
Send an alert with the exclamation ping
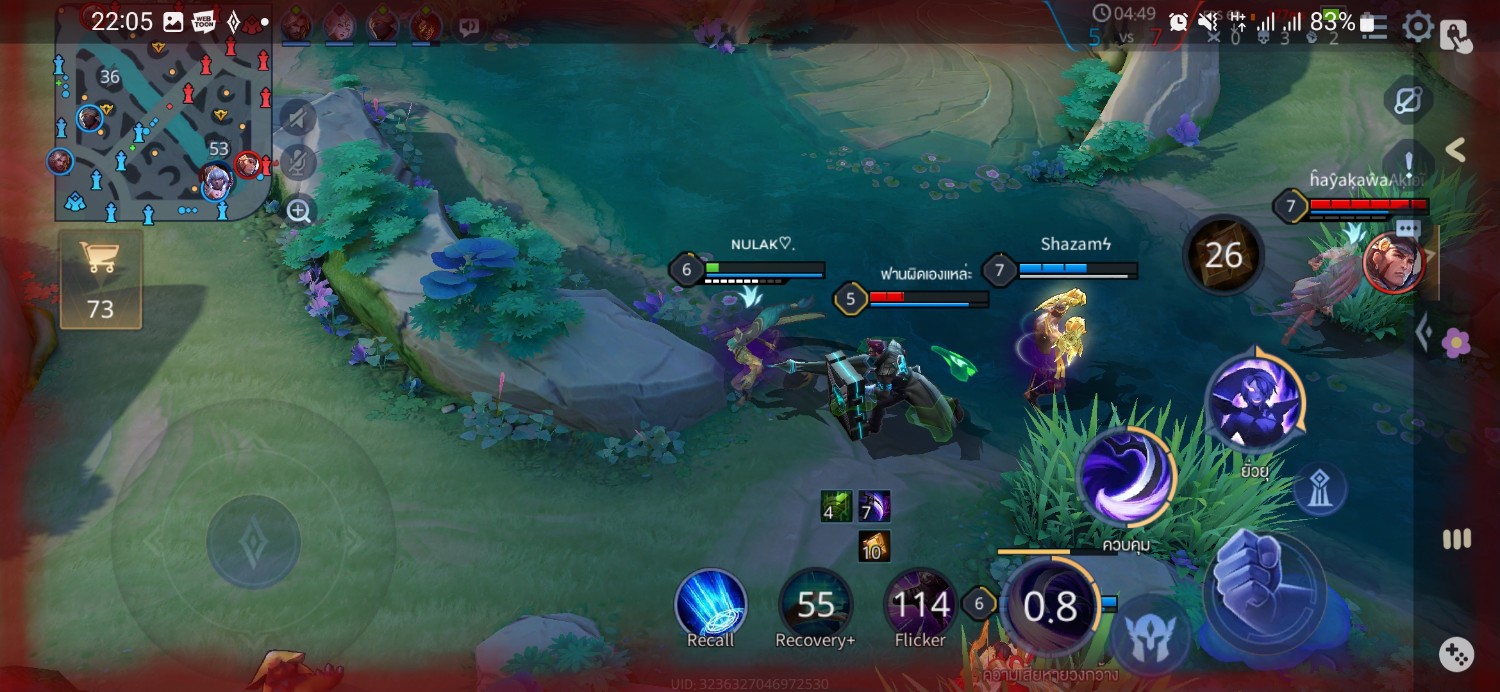pyautogui.click(x=1409, y=160)
